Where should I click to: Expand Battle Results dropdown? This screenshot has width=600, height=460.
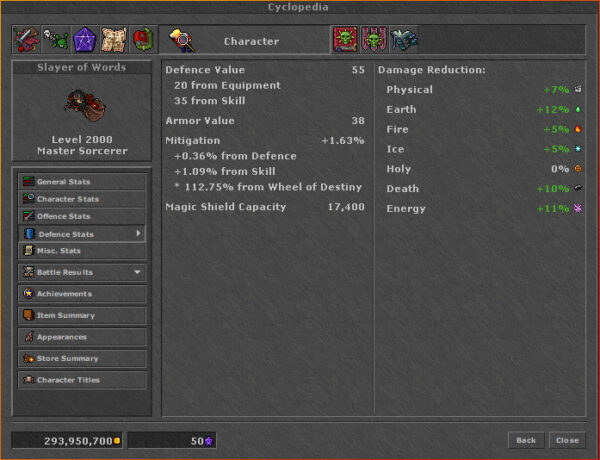82,272
